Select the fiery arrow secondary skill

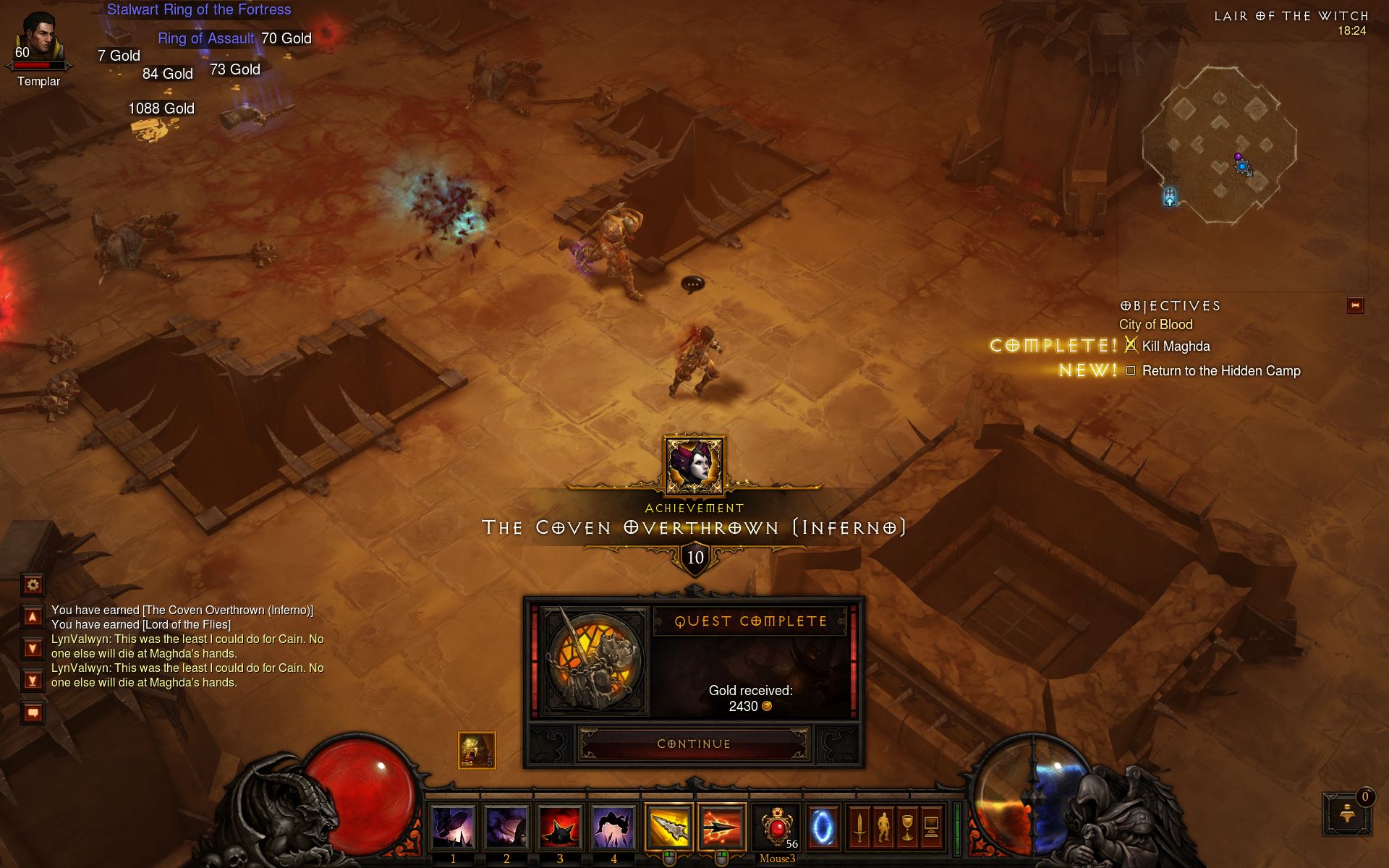click(721, 827)
